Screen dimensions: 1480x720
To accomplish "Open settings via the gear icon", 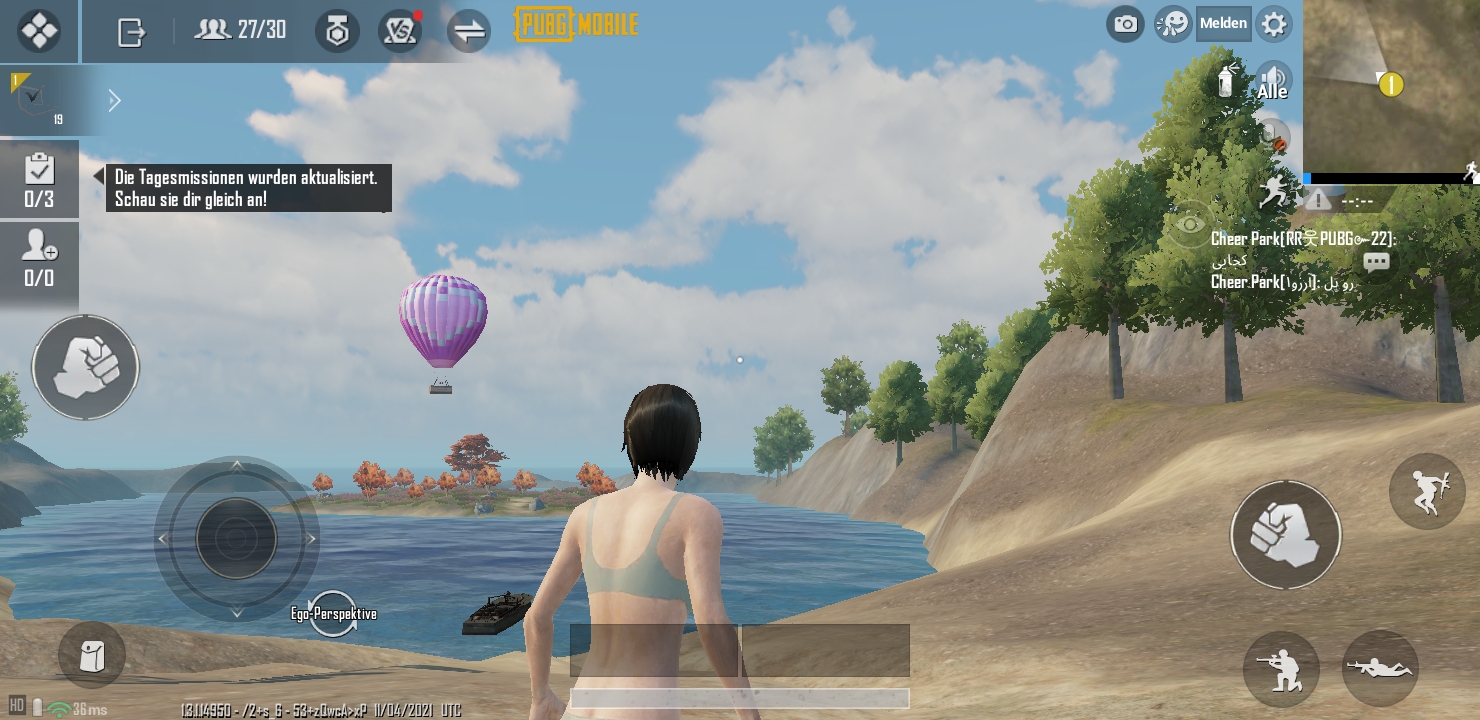I will tap(1273, 24).
